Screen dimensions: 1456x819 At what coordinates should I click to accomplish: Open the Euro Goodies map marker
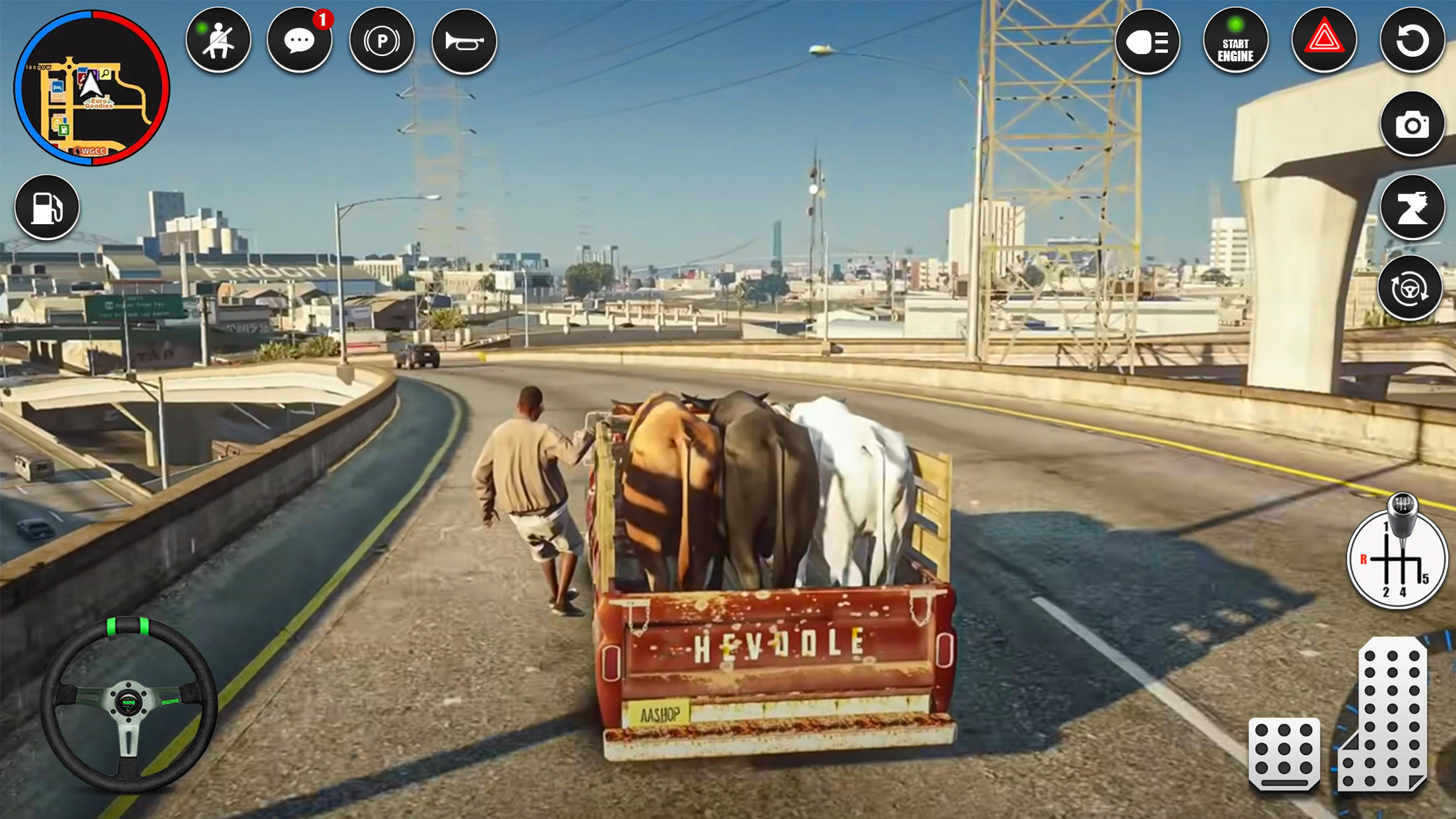[99, 104]
